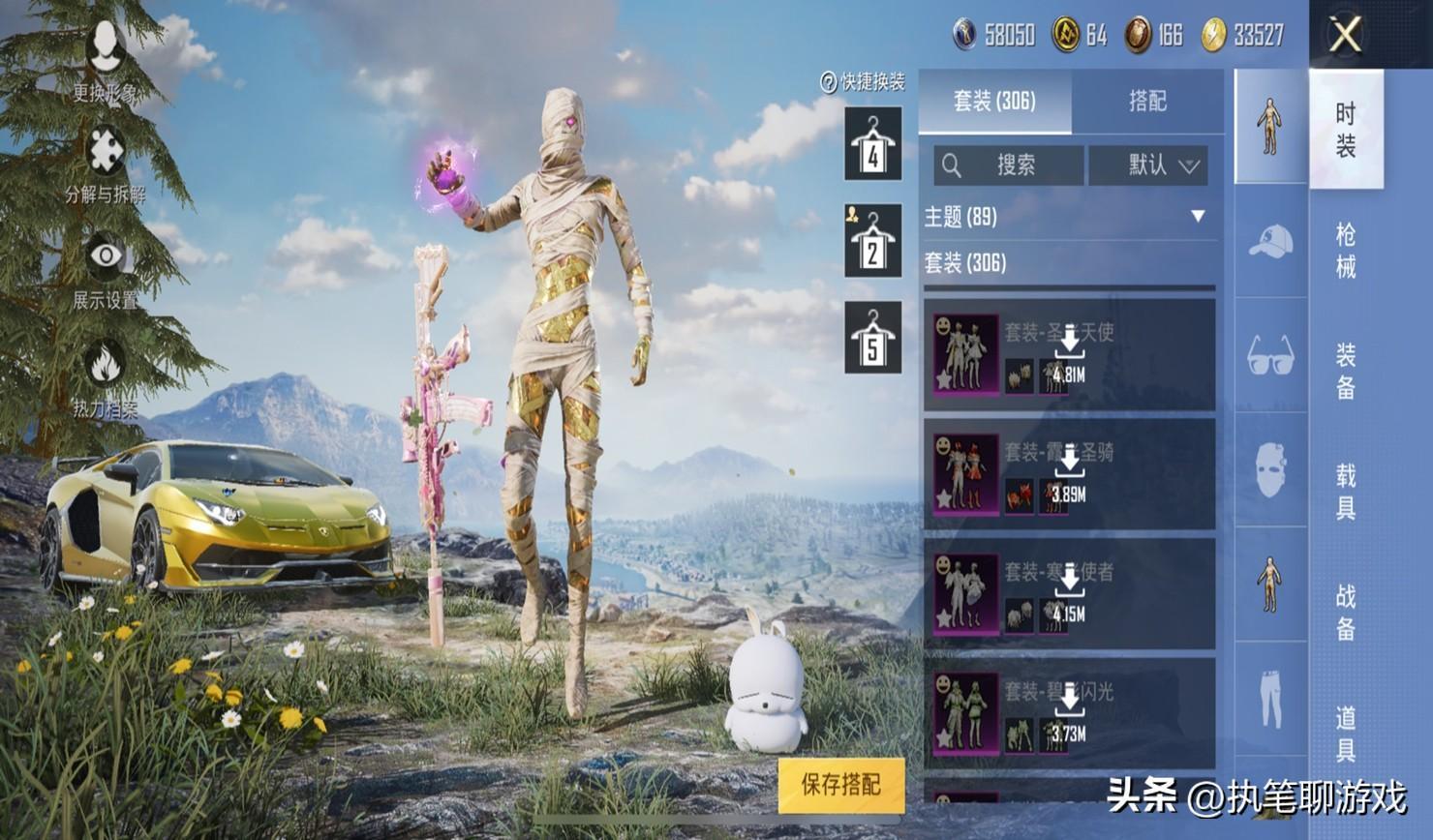Open the 搭配 tab
This screenshot has width=1433, height=840.
pyautogui.click(x=1147, y=101)
